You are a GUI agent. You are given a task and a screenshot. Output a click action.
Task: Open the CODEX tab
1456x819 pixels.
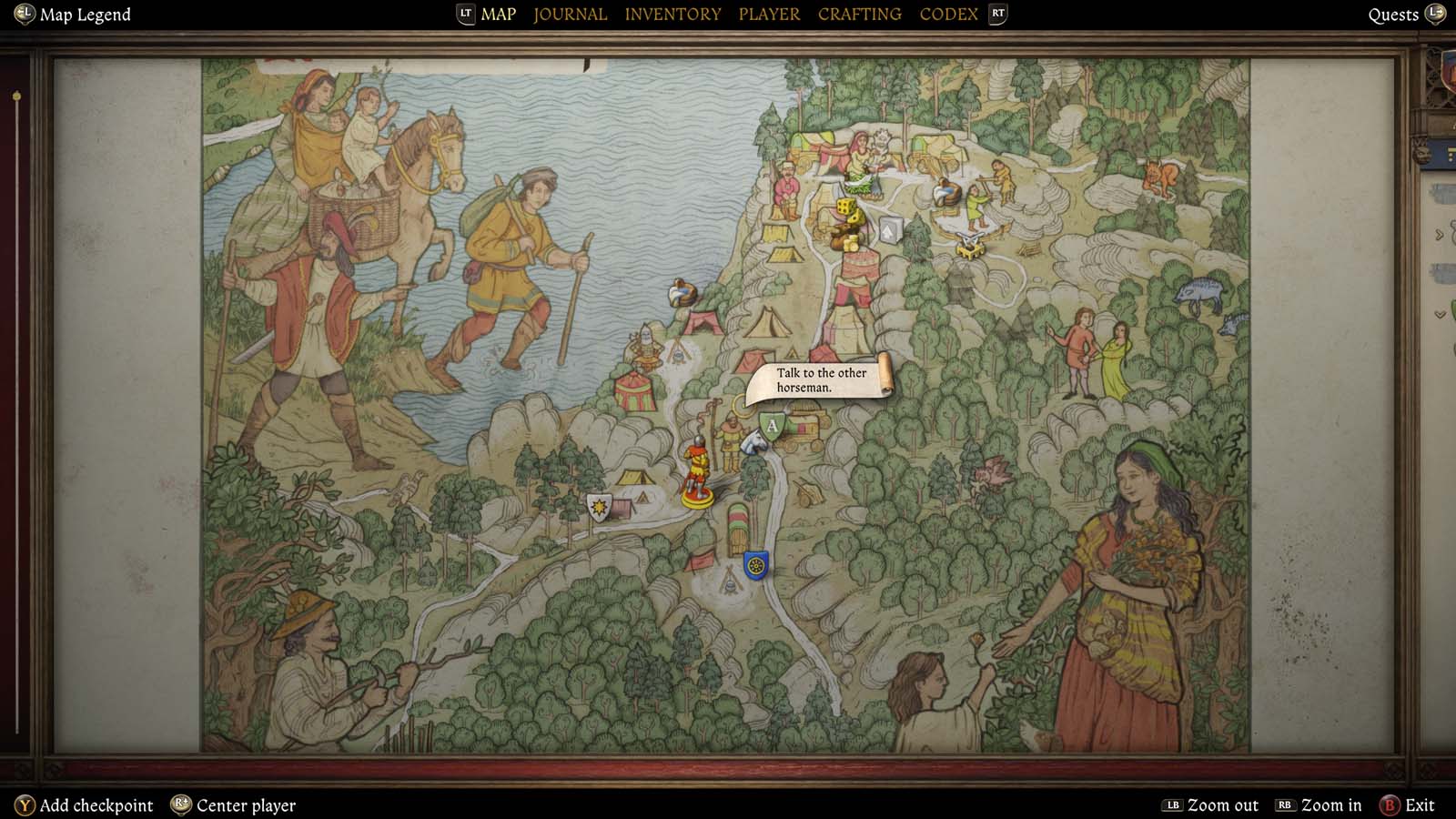pos(949,14)
